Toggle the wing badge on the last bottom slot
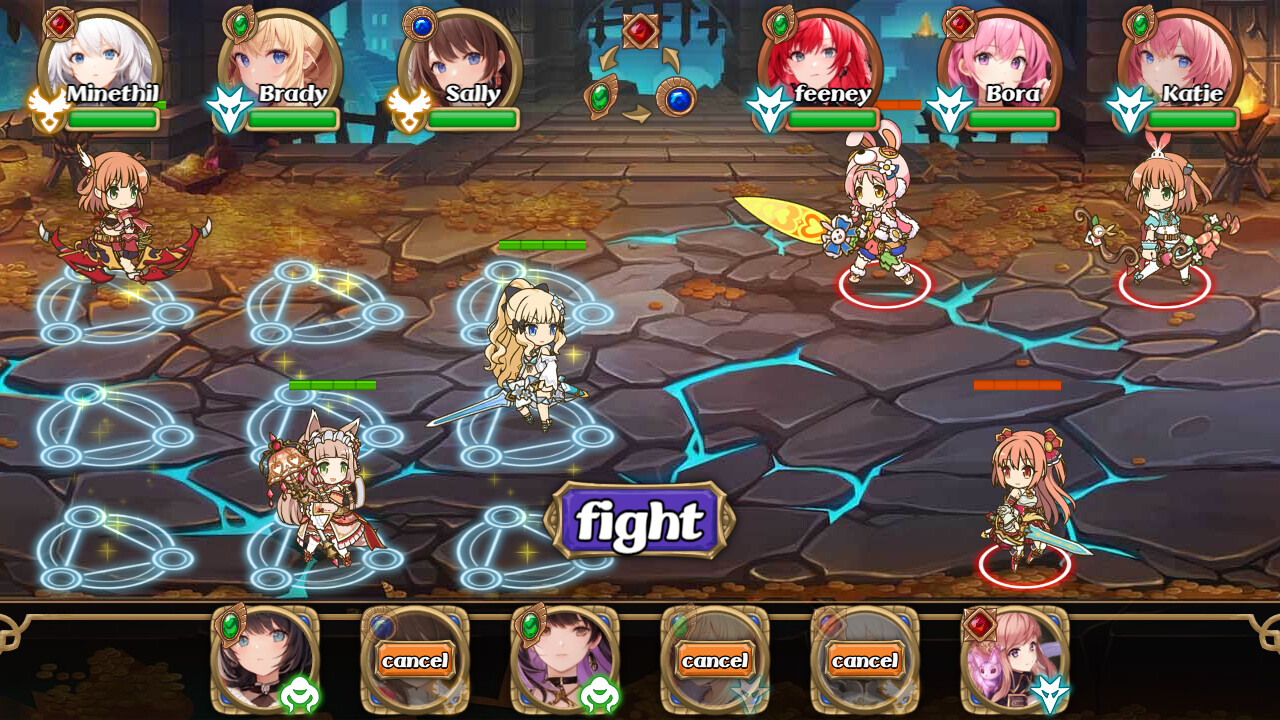 pos(1052,691)
